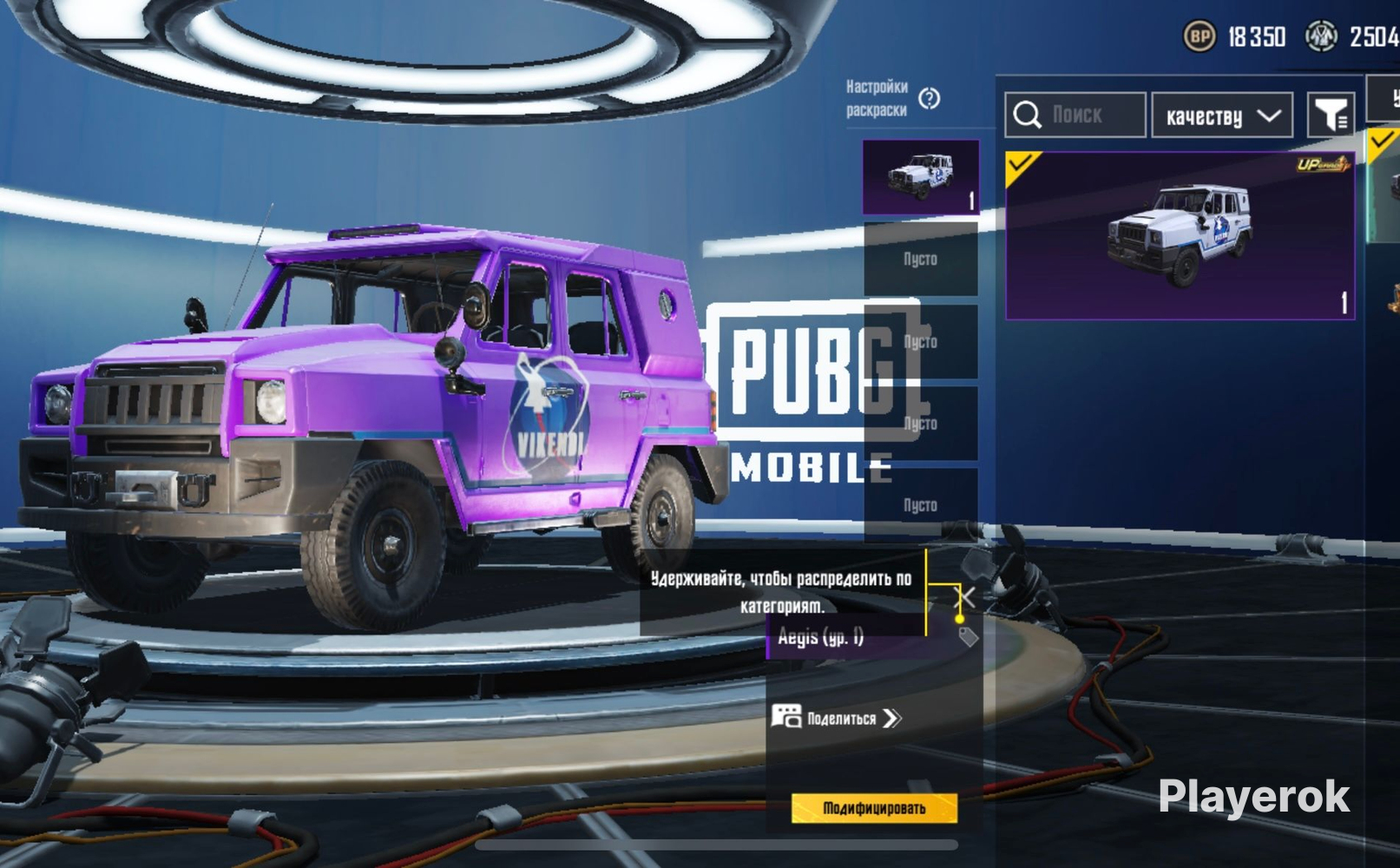Open the filter funnel button
Screen dimensions: 1400x868
pyautogui.click(x=1331, y=115)
